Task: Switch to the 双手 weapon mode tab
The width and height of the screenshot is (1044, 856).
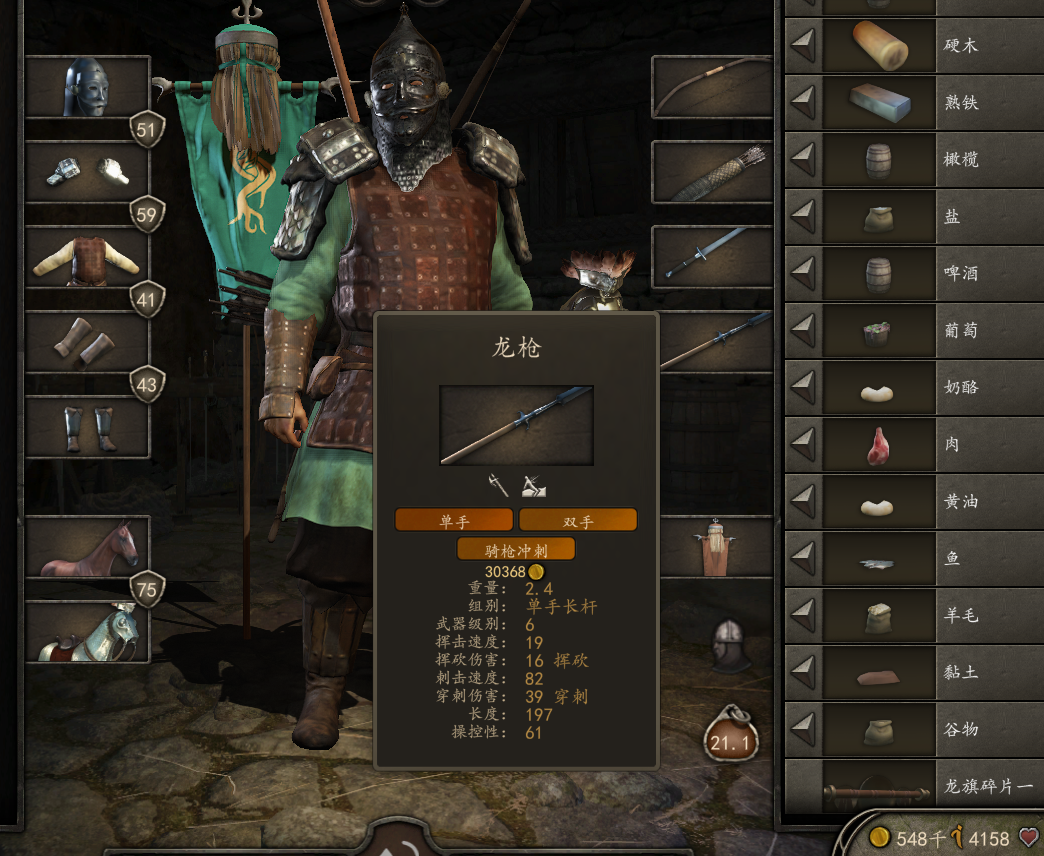Action: coord(578,520)
